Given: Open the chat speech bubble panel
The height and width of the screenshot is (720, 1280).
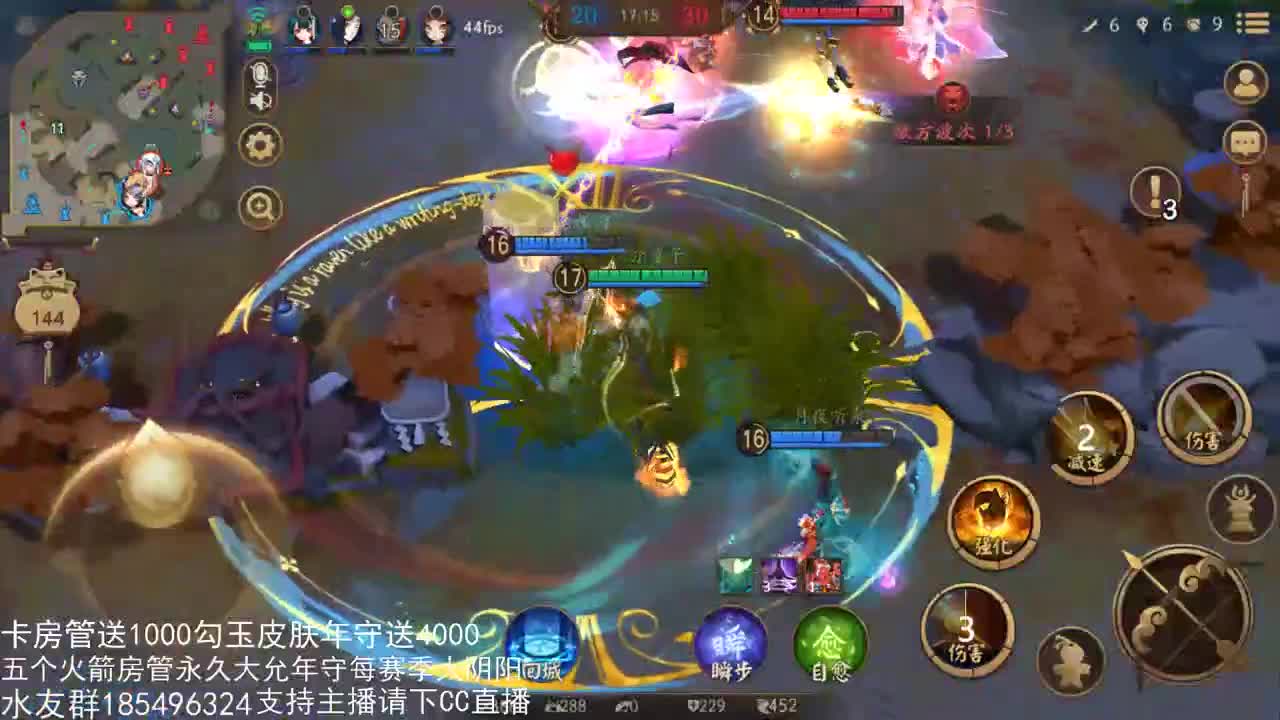Looking at the screenshot, I should click(x=1243, y=140).
